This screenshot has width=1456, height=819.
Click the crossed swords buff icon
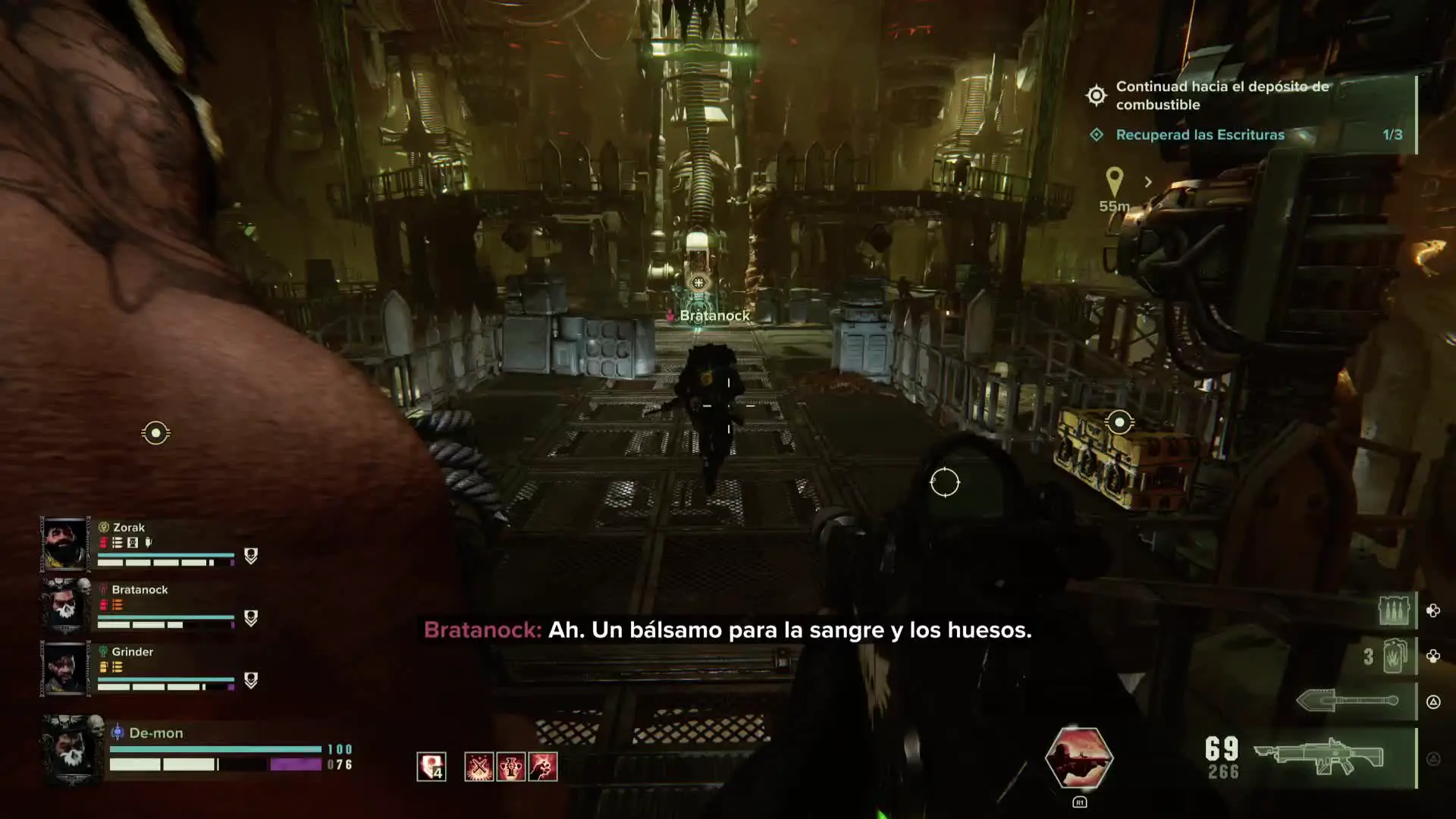(x=479, y=767)
